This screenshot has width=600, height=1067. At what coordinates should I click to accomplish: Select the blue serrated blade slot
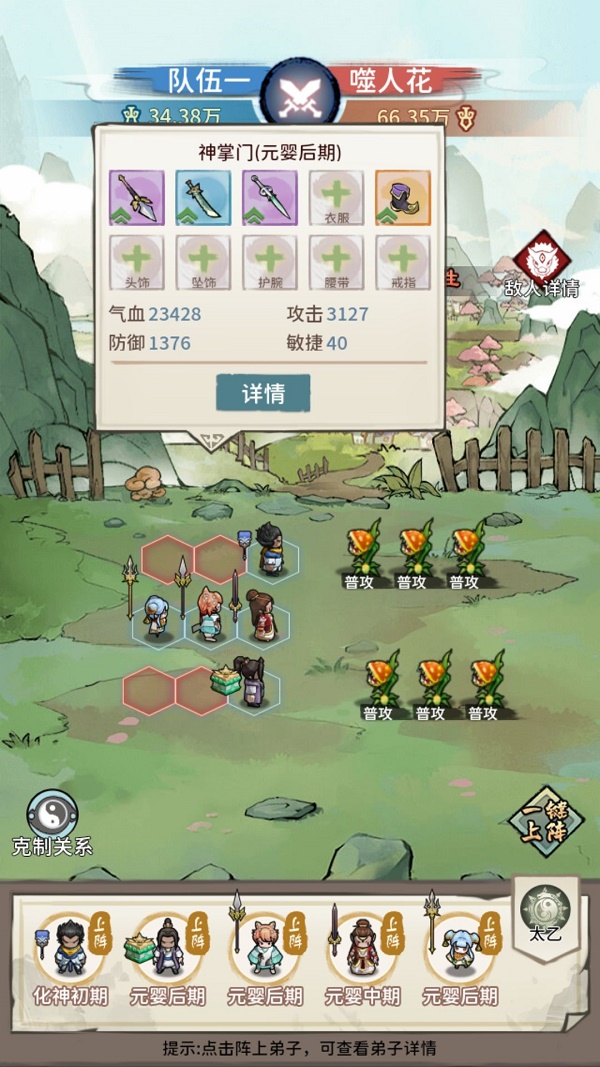point(203,197)
